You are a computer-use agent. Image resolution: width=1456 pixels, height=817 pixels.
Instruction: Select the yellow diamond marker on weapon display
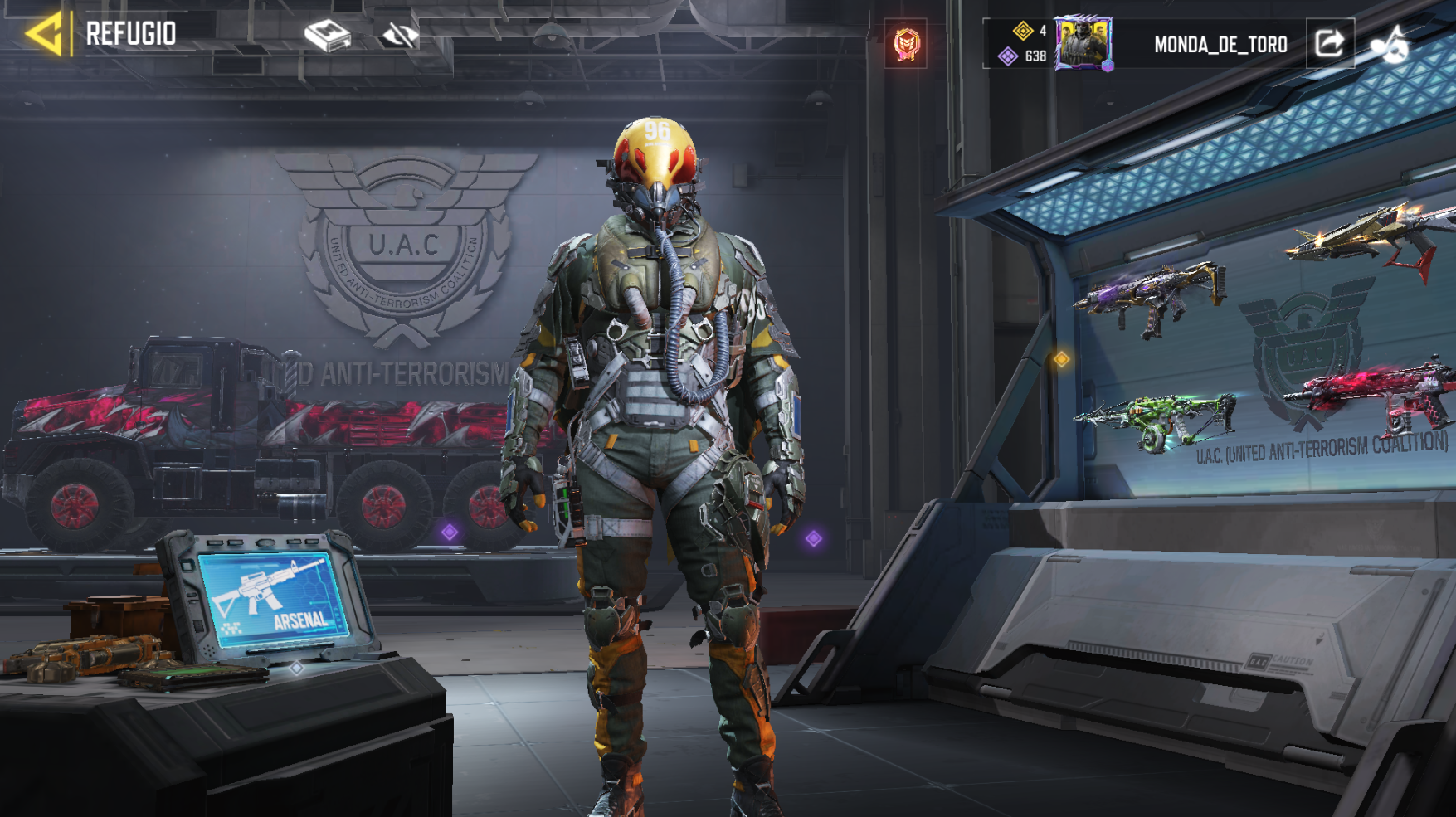click(1061, 359)
